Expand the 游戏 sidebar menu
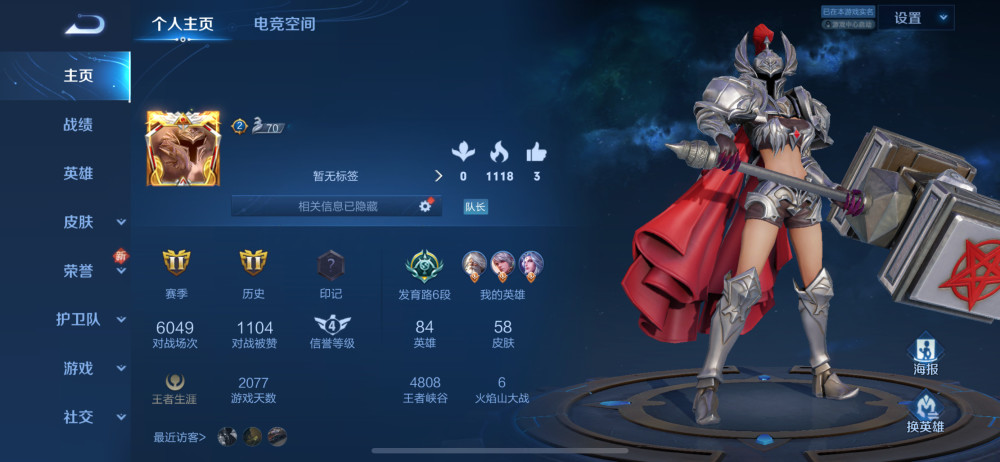The height and width of the screenshot is (462, 1000). click(90, 369)
